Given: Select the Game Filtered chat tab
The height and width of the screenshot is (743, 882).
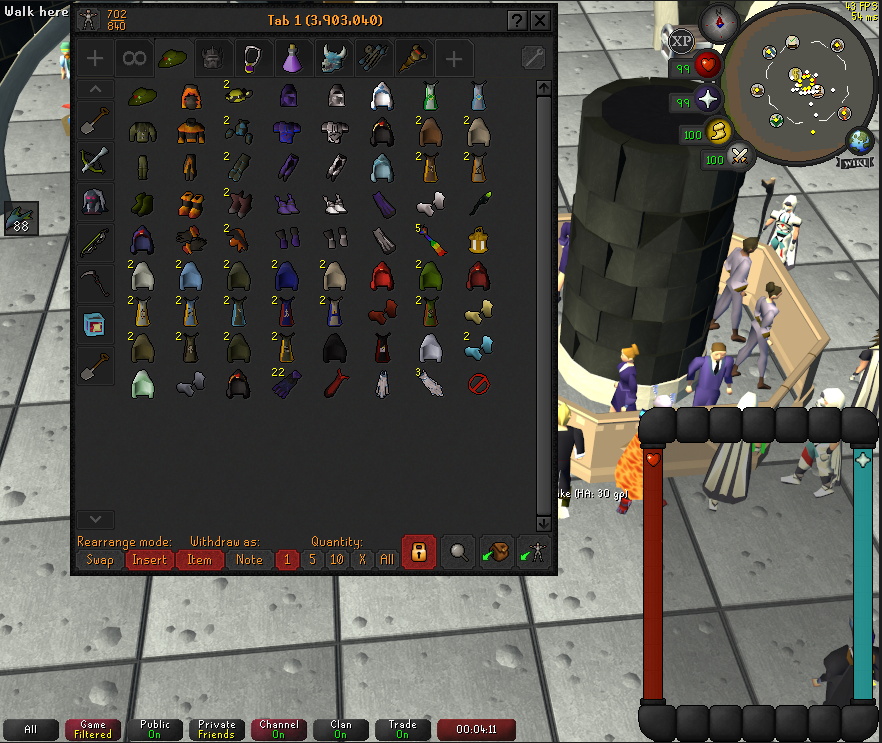Looking at the screenshot, I should (x=92, y=729).
